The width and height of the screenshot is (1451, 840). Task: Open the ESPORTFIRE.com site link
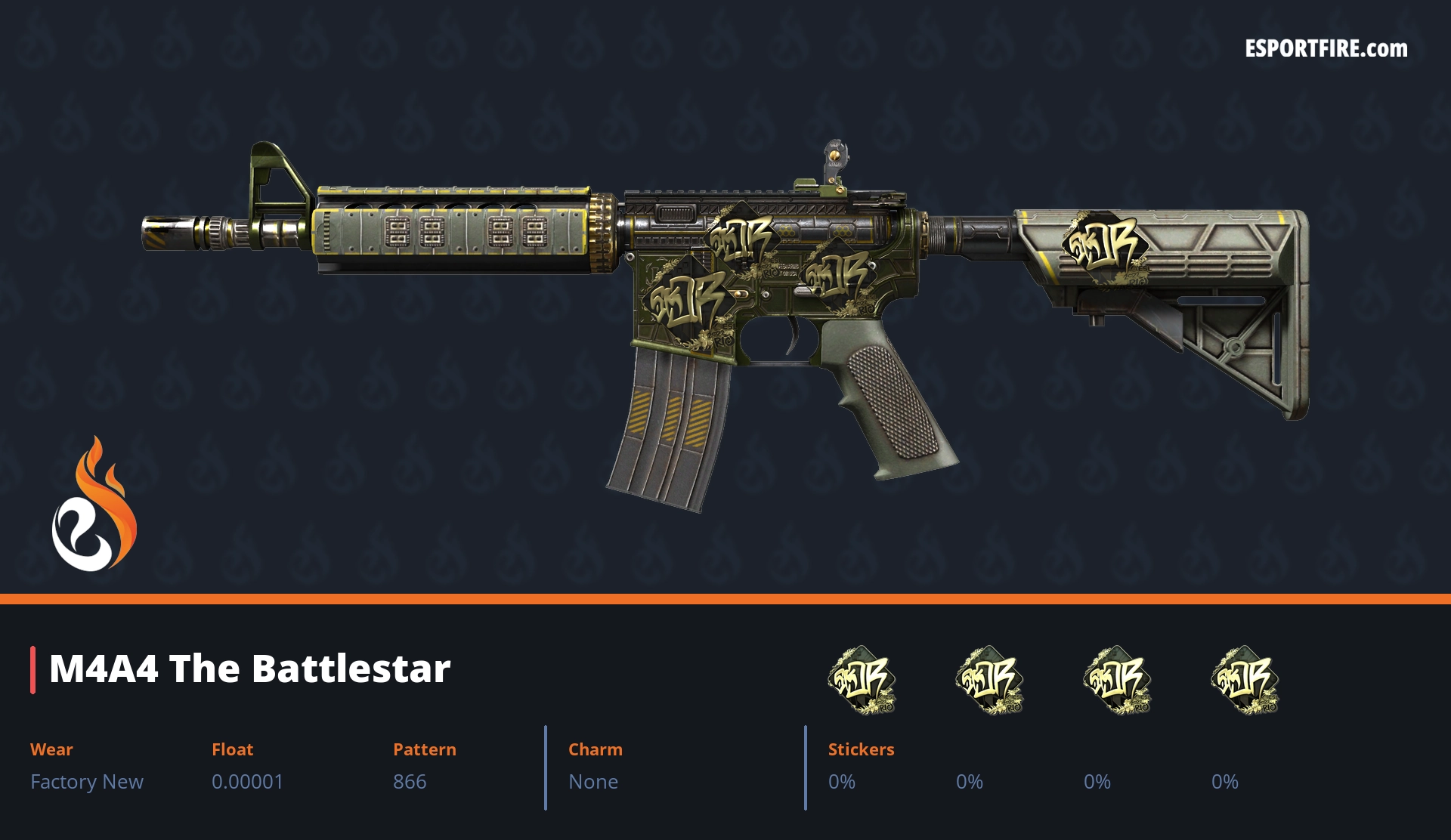click(1326, 49)
